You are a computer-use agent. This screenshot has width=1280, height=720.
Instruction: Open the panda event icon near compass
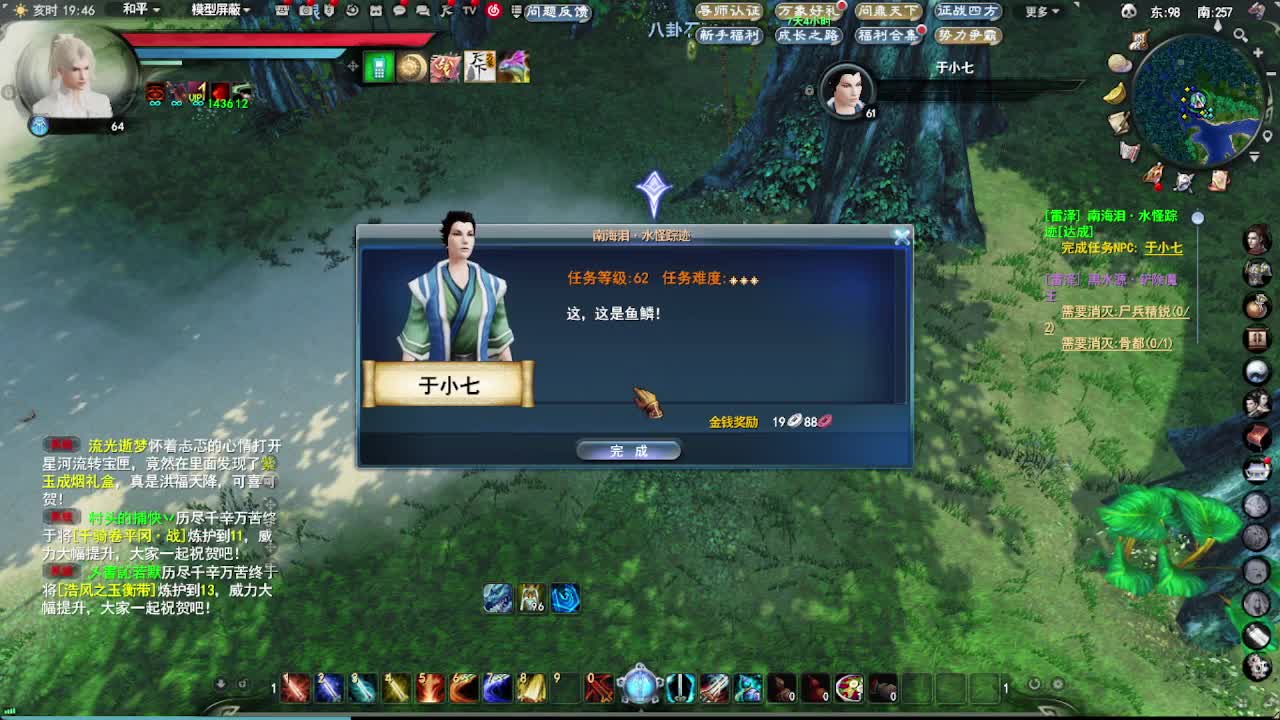(1128, 10)
